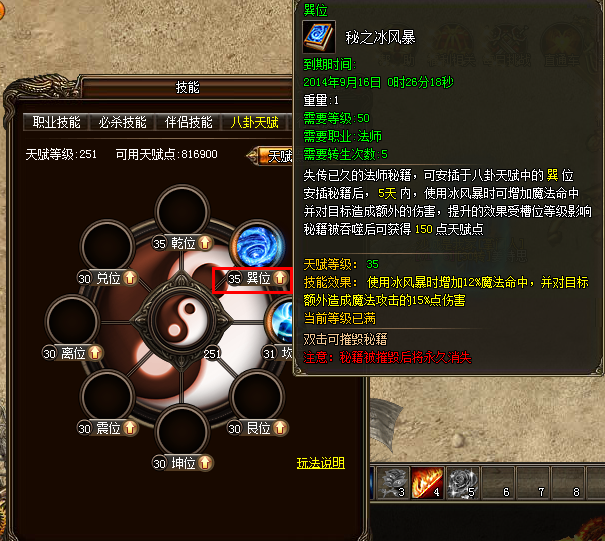
Task: Increase the 坤位 talent level
Action: coord(204,463)
